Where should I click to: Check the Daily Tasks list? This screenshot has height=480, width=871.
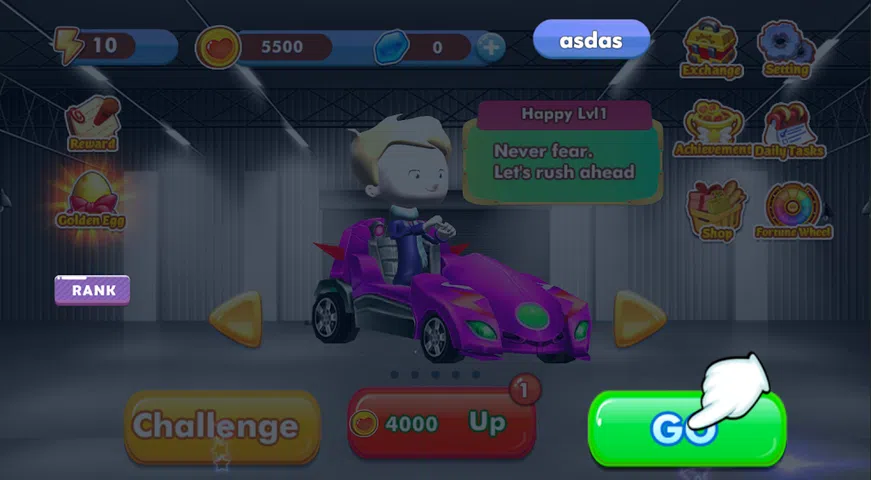(x=790, y=130)
